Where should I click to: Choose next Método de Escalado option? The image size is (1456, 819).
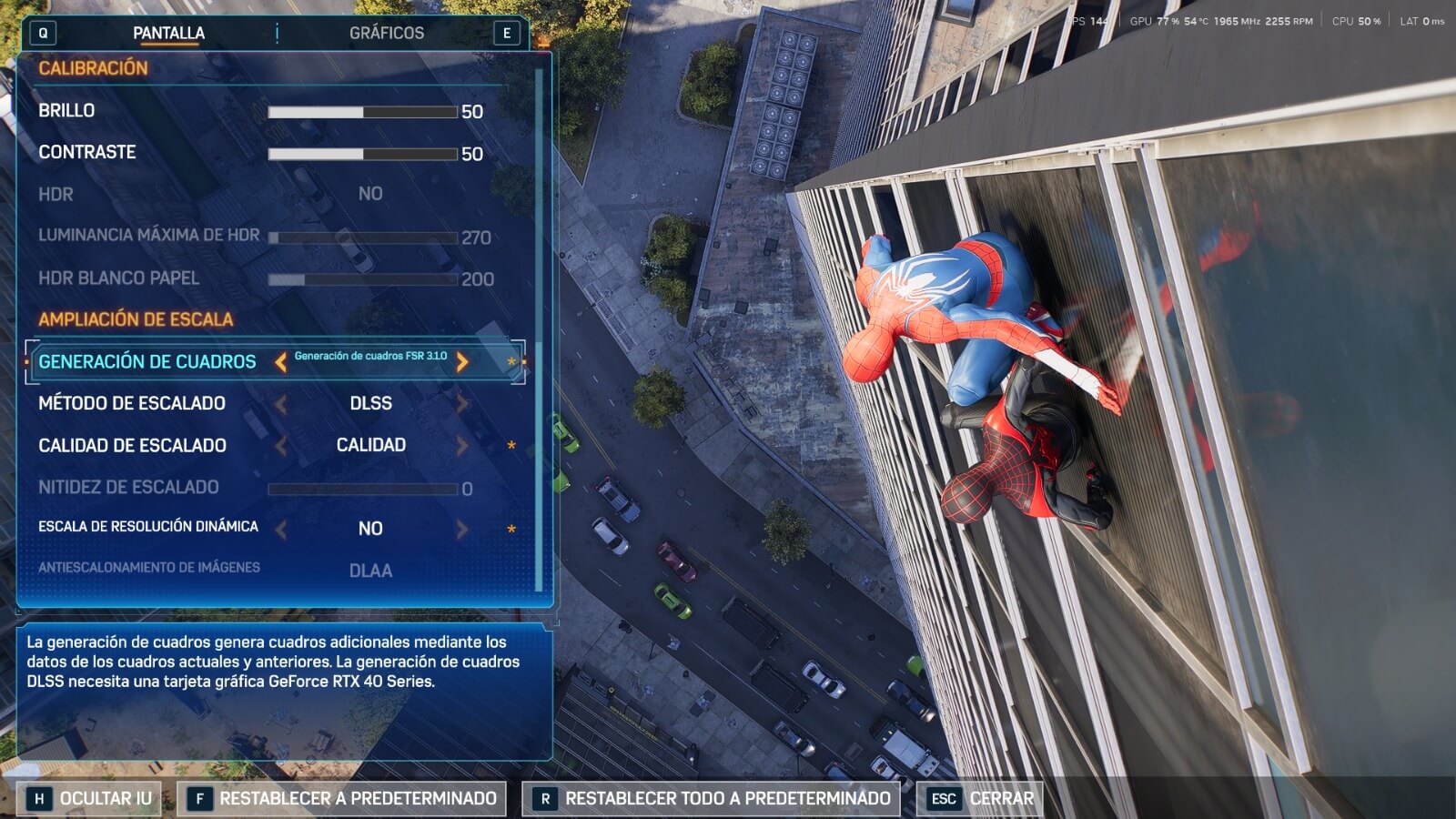[x=462, y=403]
